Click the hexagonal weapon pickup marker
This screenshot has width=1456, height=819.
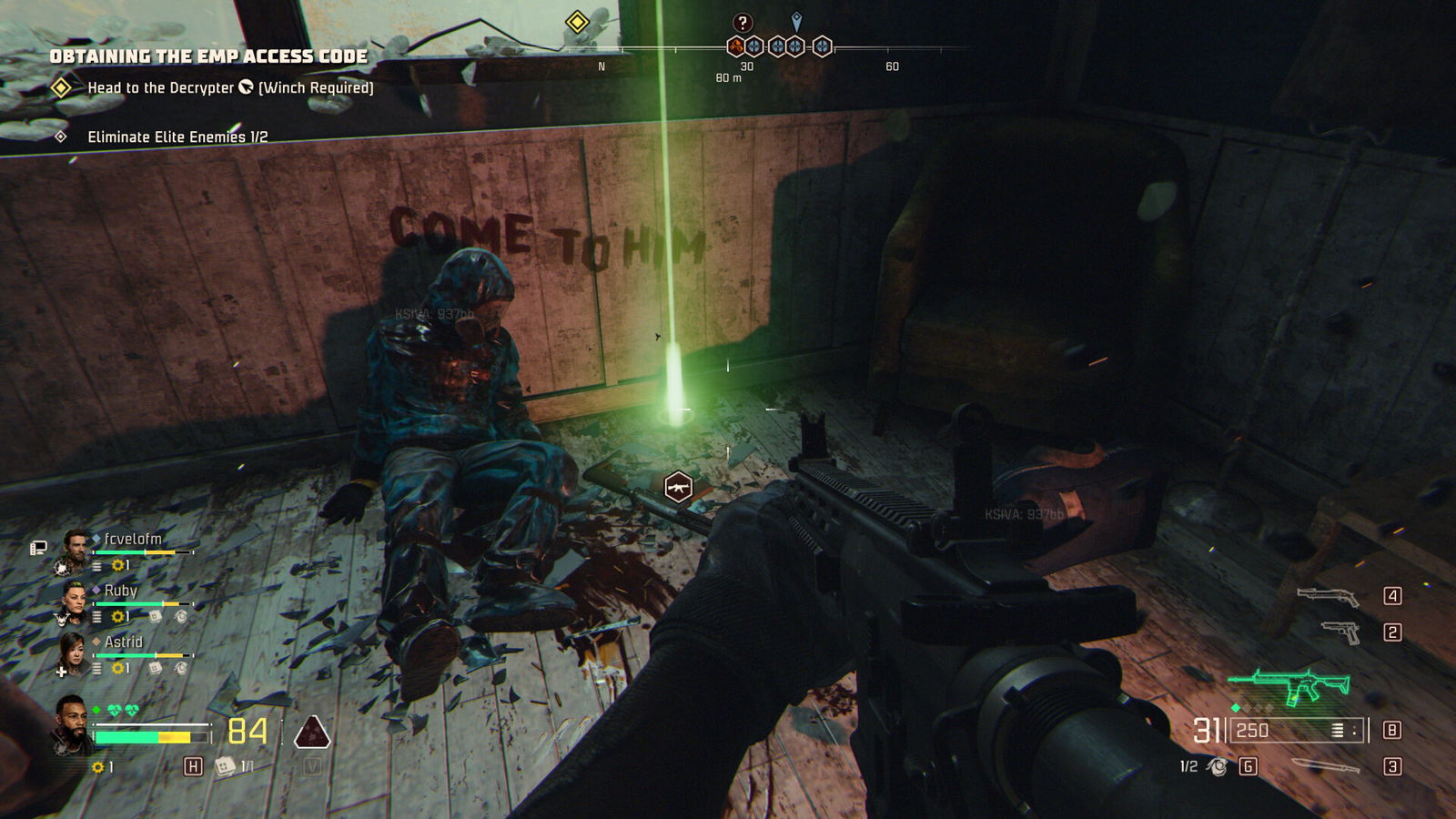tap(678, 488)
